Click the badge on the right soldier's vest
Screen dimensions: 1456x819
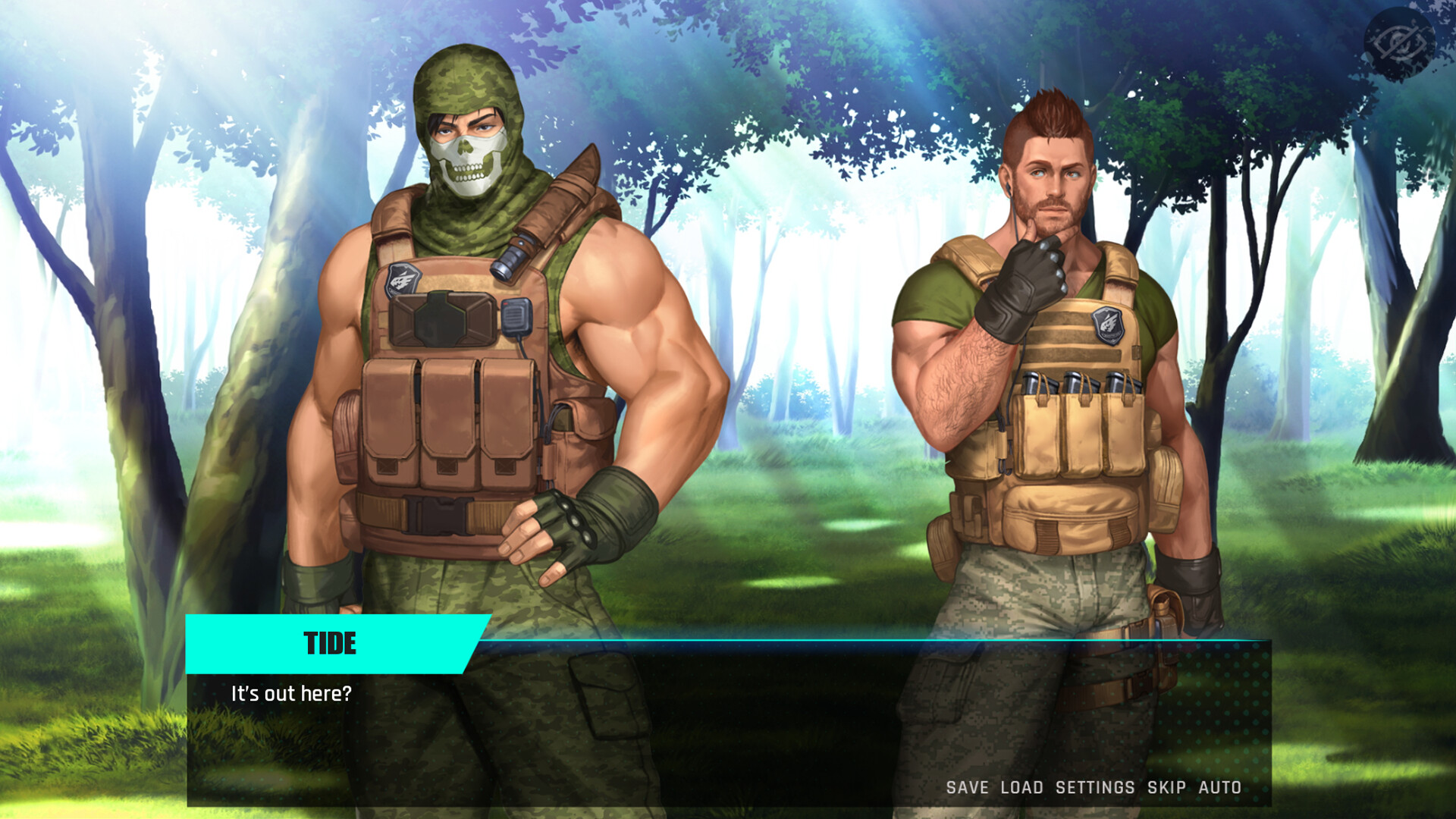pos(1106,326)
